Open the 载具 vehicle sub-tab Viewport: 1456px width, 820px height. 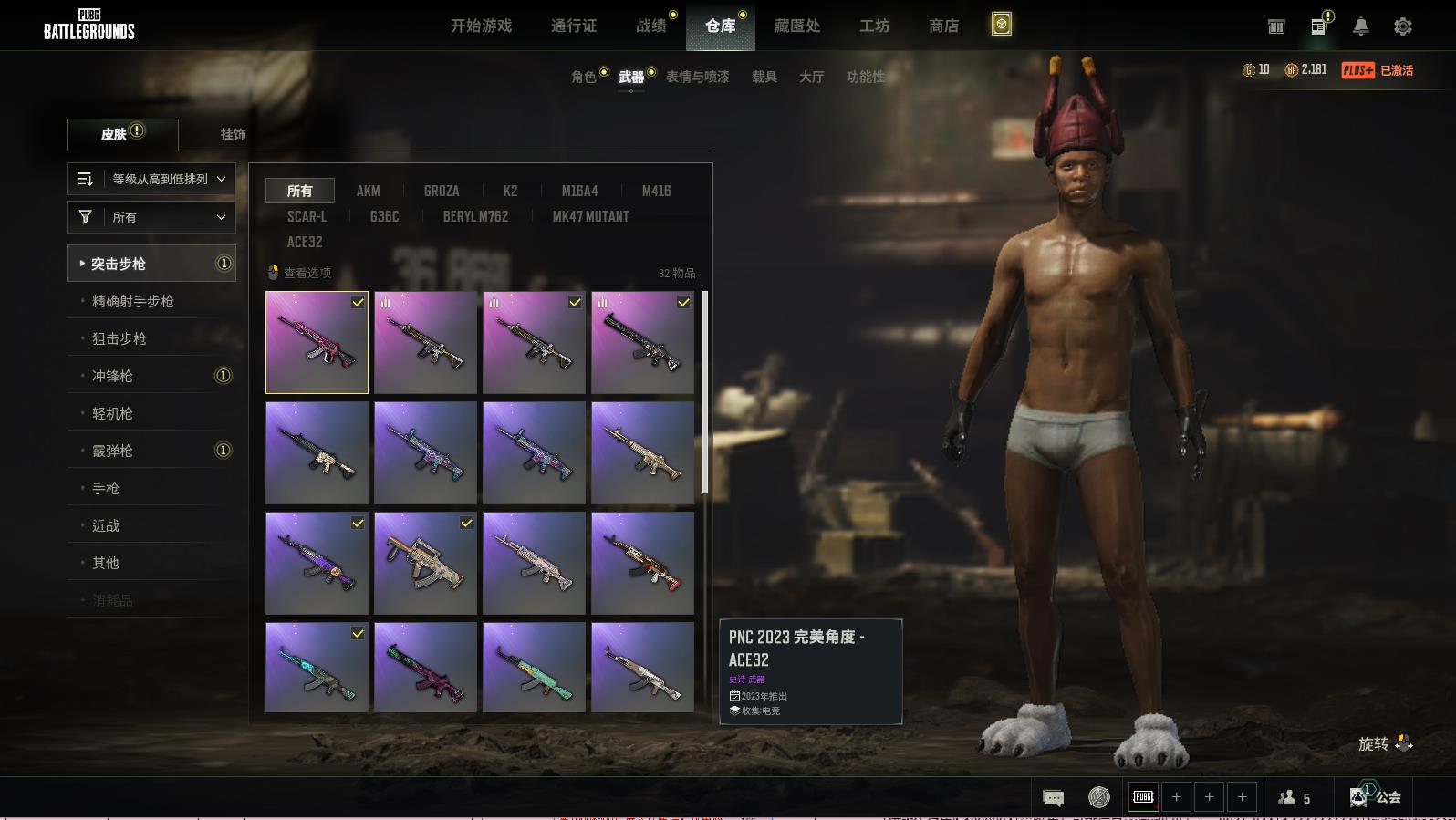(764, 77)
